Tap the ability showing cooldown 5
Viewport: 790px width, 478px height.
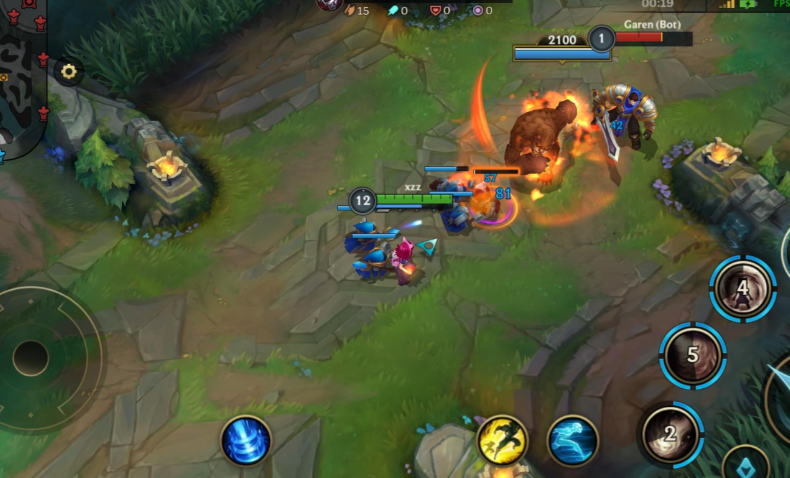pyautogui.click(x=693, y=355)
